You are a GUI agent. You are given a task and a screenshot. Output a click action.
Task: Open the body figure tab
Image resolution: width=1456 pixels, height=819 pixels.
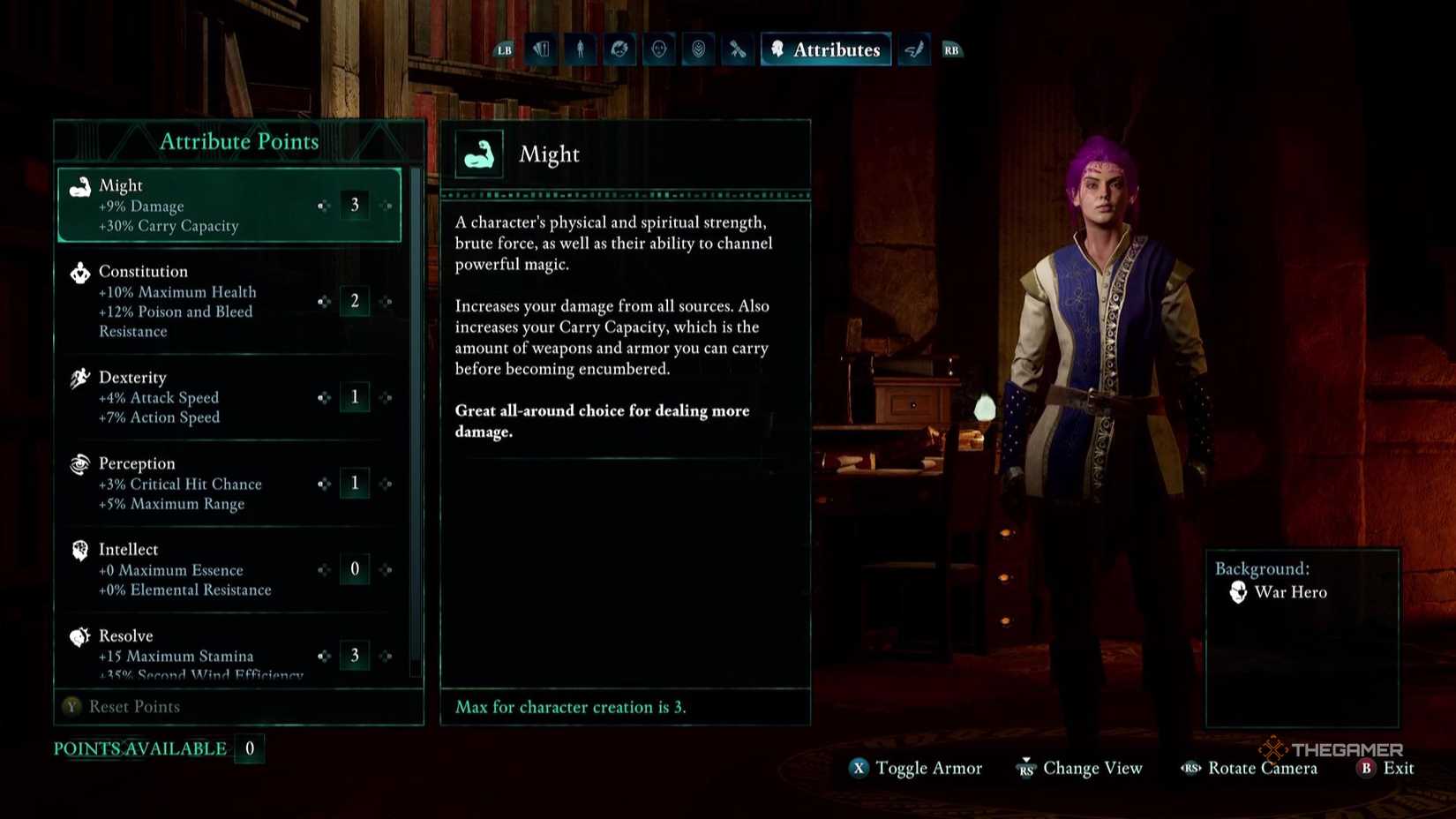pos(580,49)
